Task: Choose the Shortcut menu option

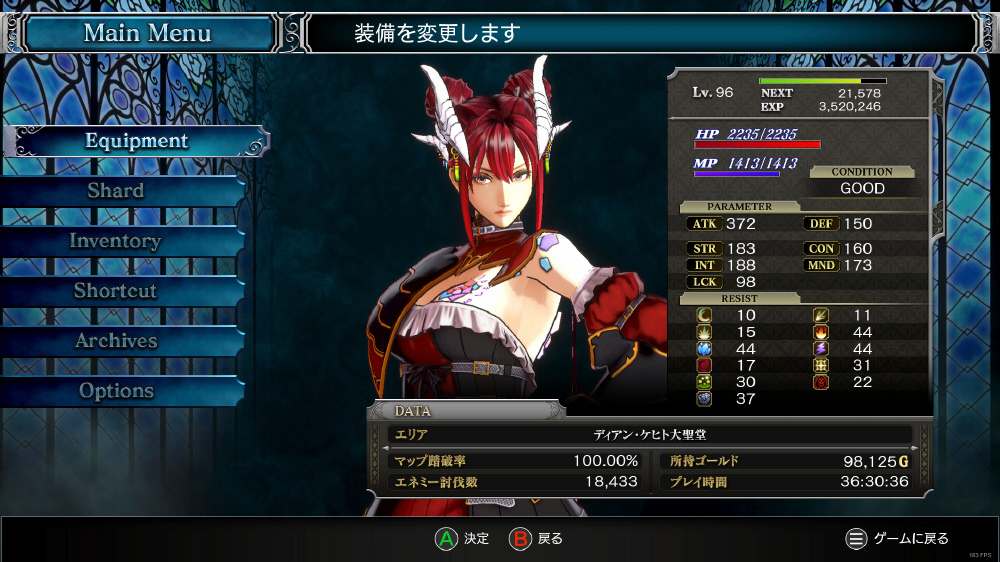Action: point(116,291)
